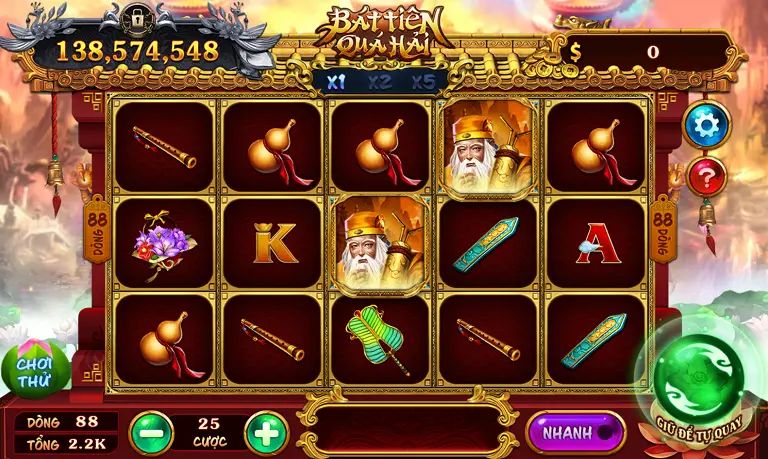Increase the bet with the plus button
Viewport: 768px width, 459px height.
266,433
